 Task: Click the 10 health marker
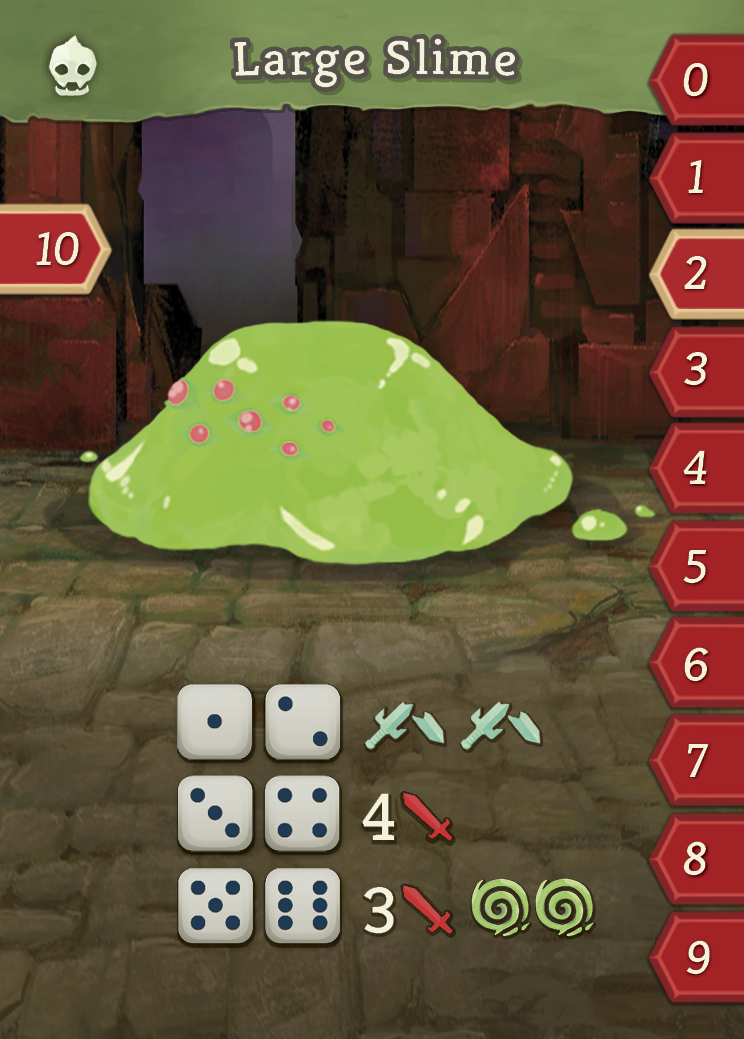pos(55,249)
